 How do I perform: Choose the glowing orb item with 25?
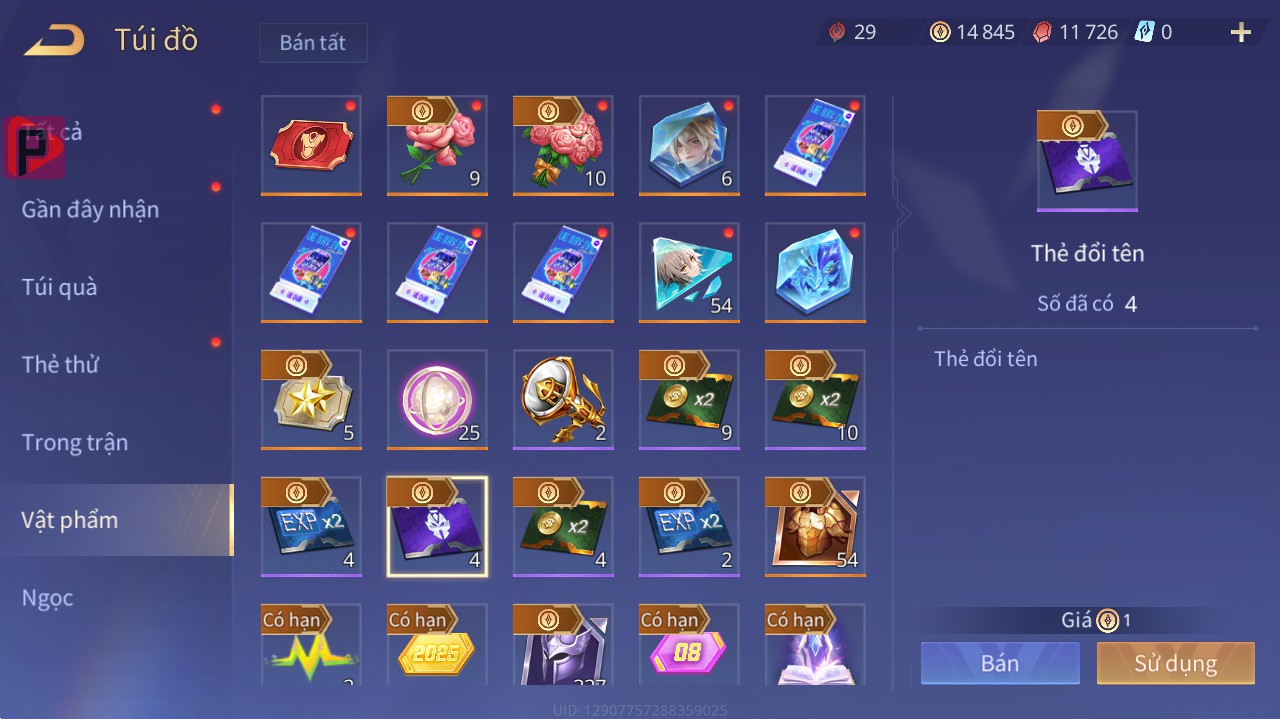(x=437, y=399)
